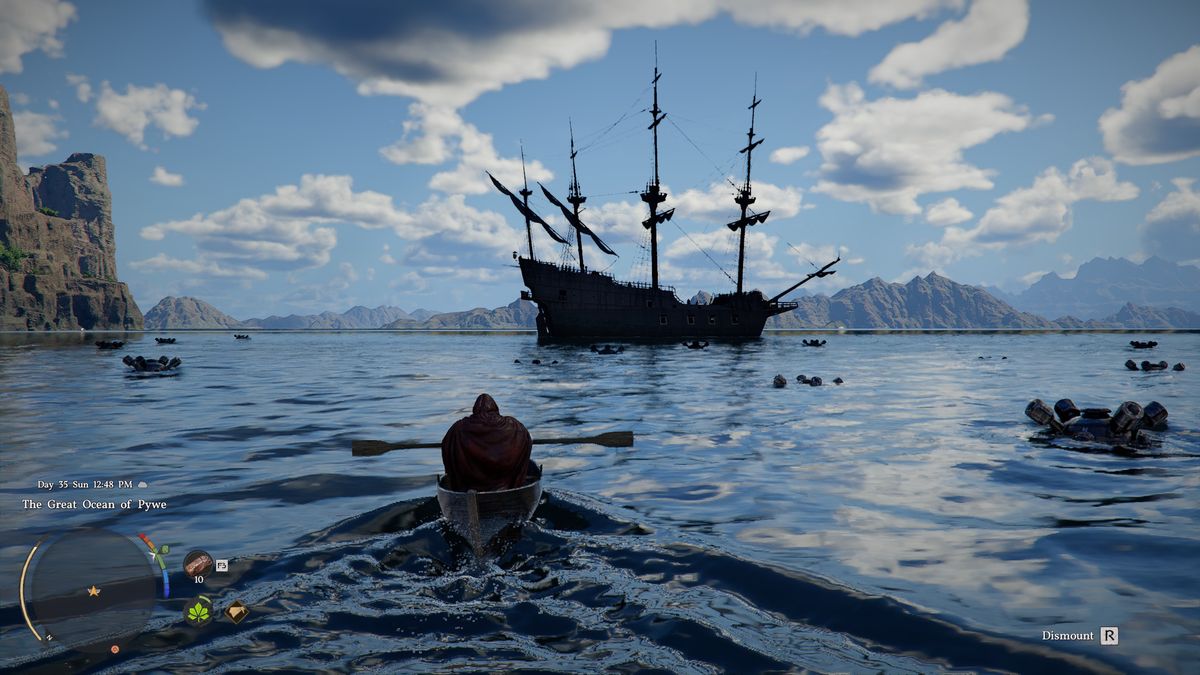
Task: Open the circular minimap
Action: (x=90, y=588)
